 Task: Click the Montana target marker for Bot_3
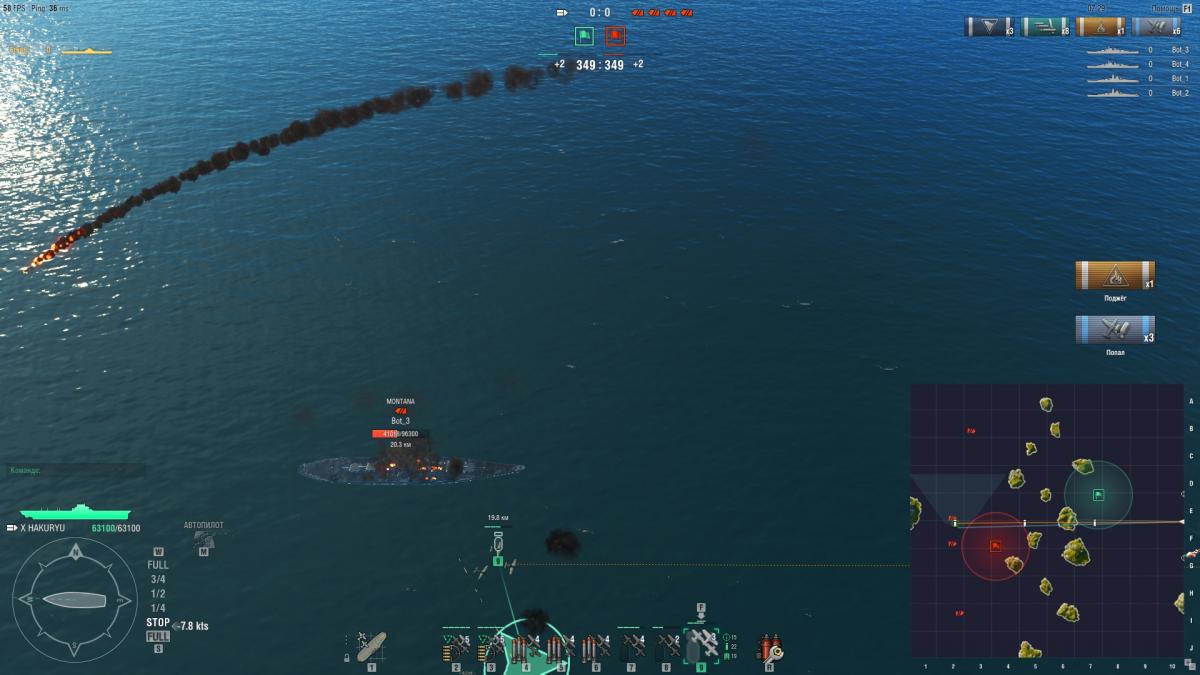click(400, 410)
